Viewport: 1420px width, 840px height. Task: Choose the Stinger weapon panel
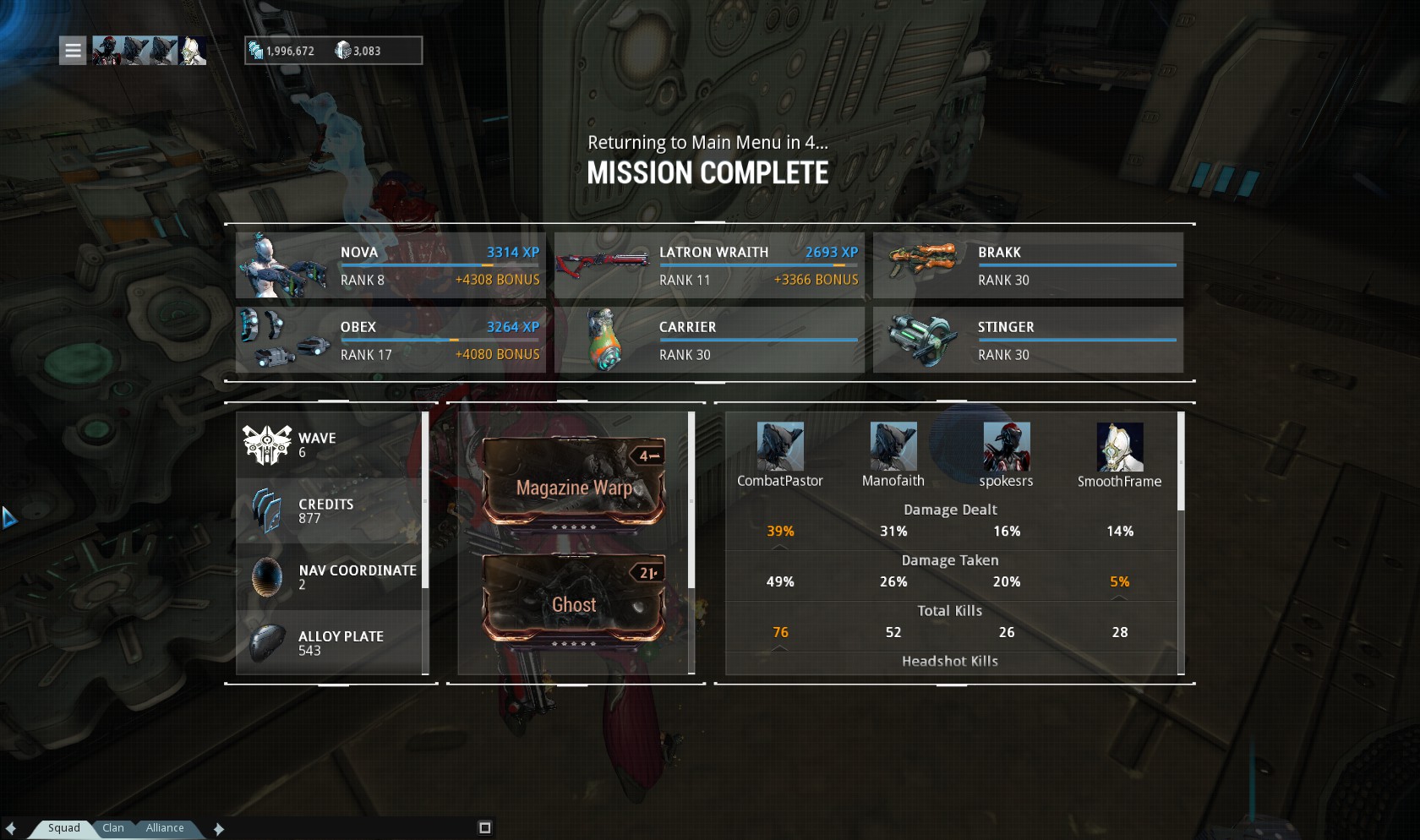tap(1028, 340)
